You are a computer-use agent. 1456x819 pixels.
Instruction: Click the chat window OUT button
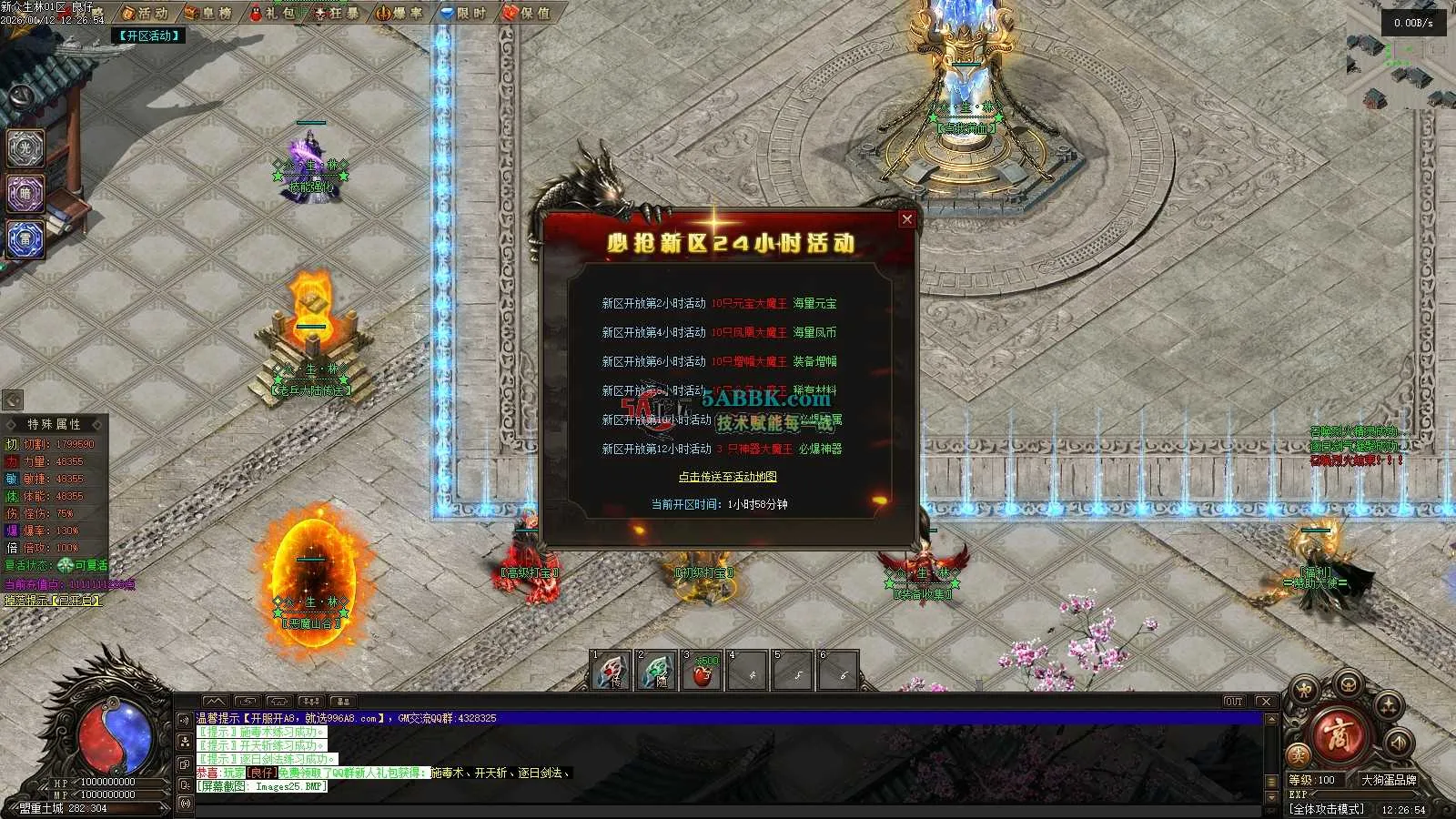(x=1234, y=702)
